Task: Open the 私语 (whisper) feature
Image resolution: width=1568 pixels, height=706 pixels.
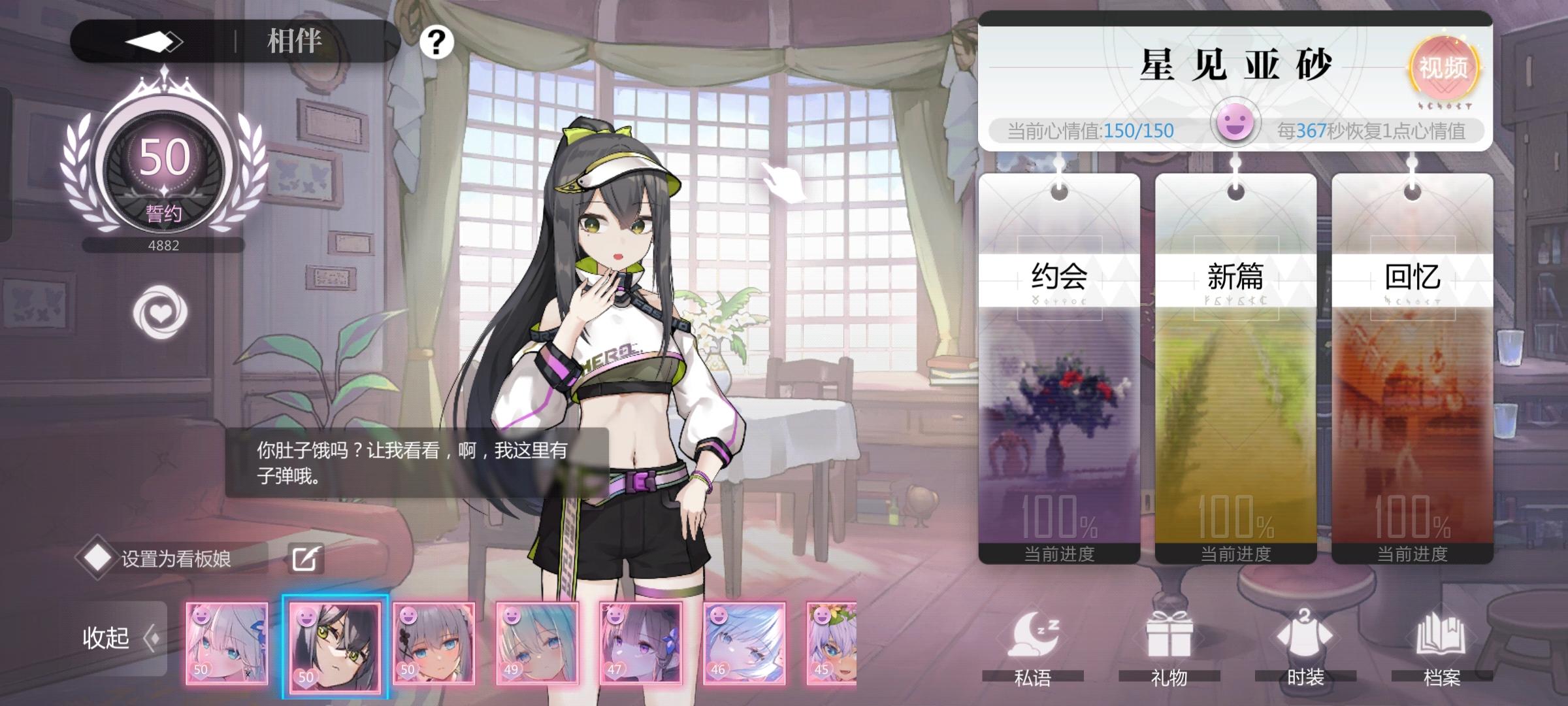Action: pos(1034,644)
